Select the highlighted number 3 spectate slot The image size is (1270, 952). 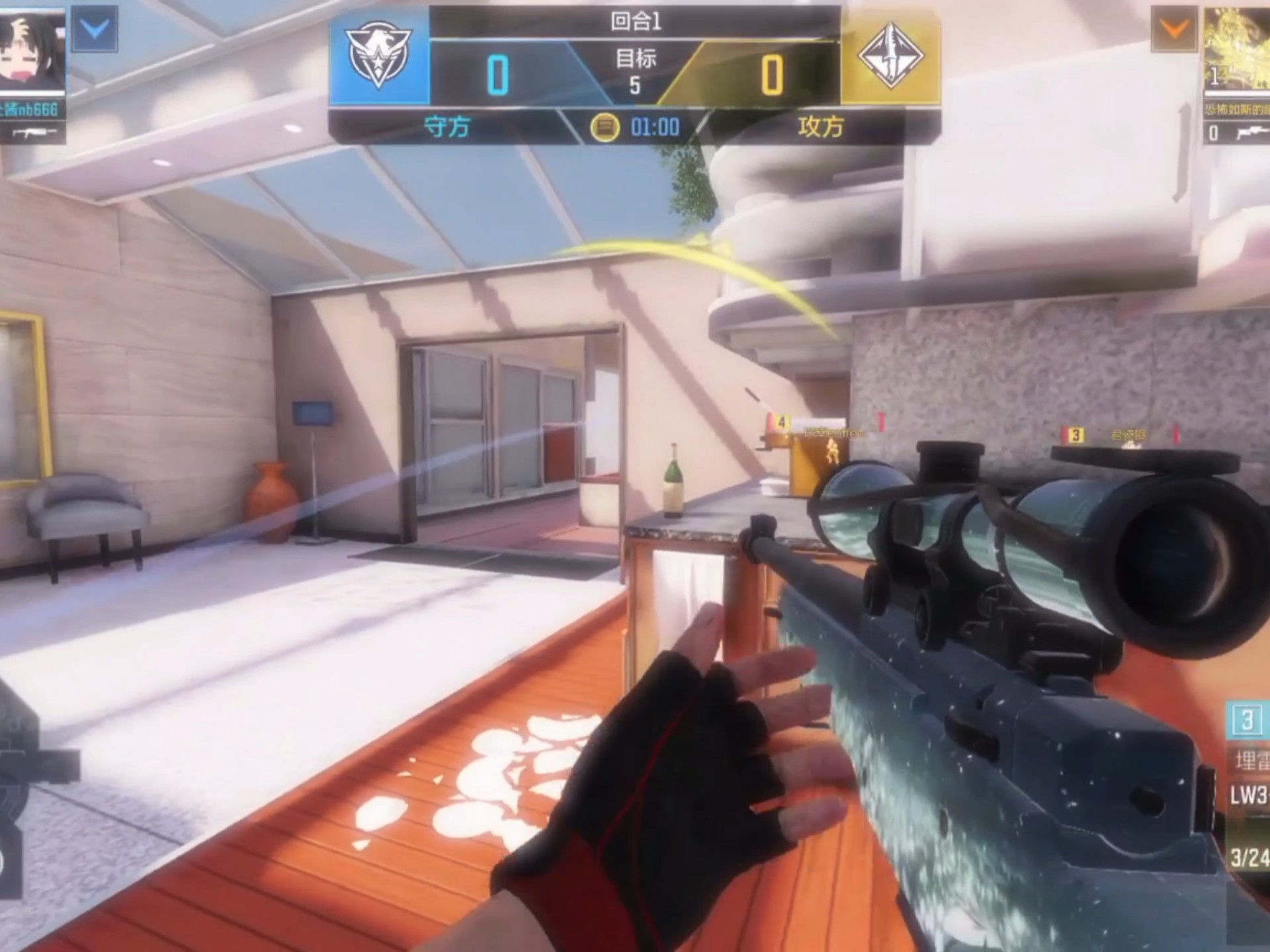(x=1247, y=720)
